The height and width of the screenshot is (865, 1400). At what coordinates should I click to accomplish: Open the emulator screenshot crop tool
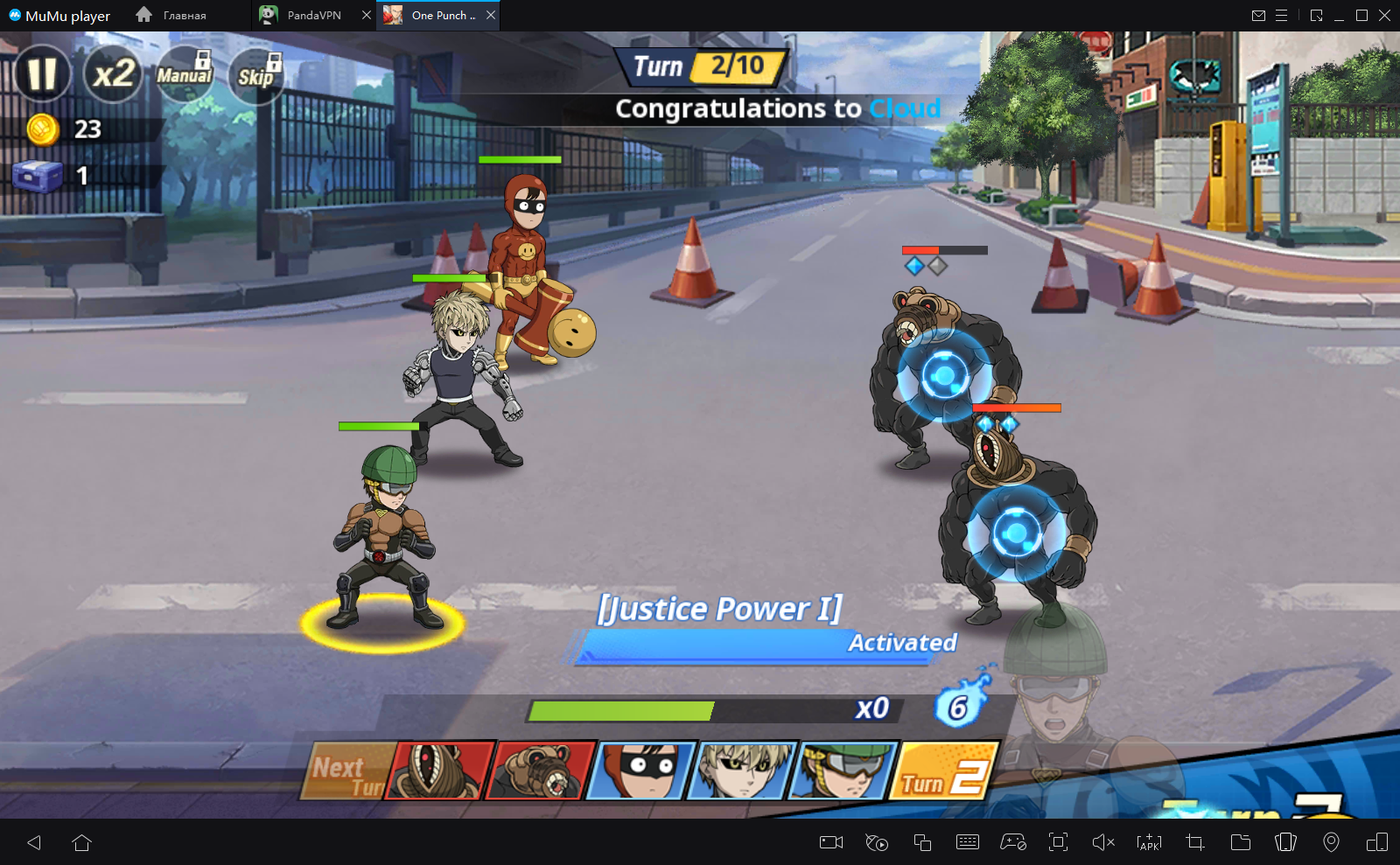tap(1195, 842)
